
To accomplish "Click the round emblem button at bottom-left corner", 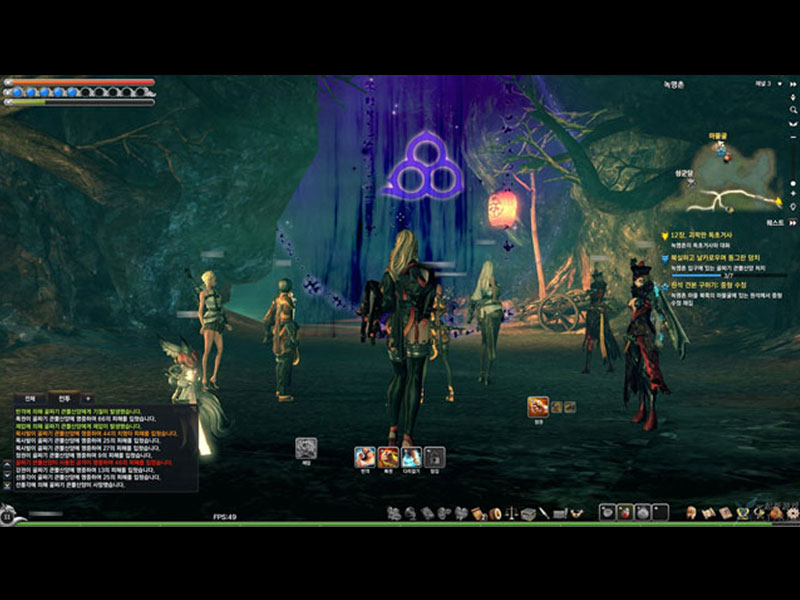I will [8, 517].
